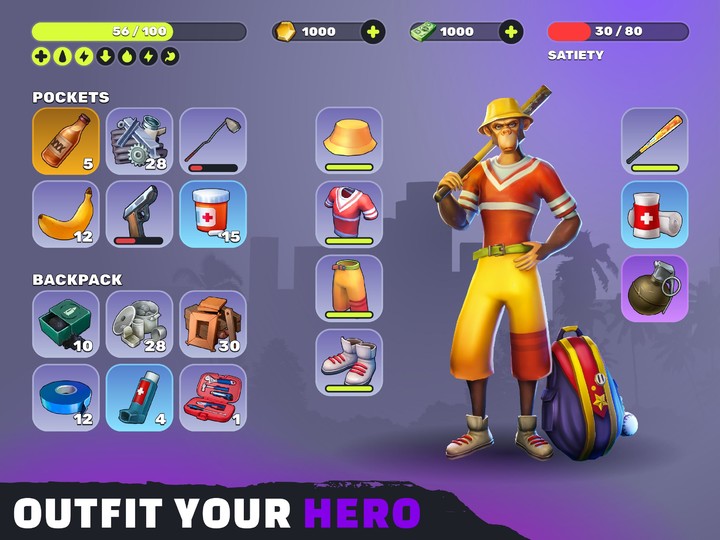Select the inhaler item slot
Viewport: 720px width, 540px height.
click(x=139, y=397)
